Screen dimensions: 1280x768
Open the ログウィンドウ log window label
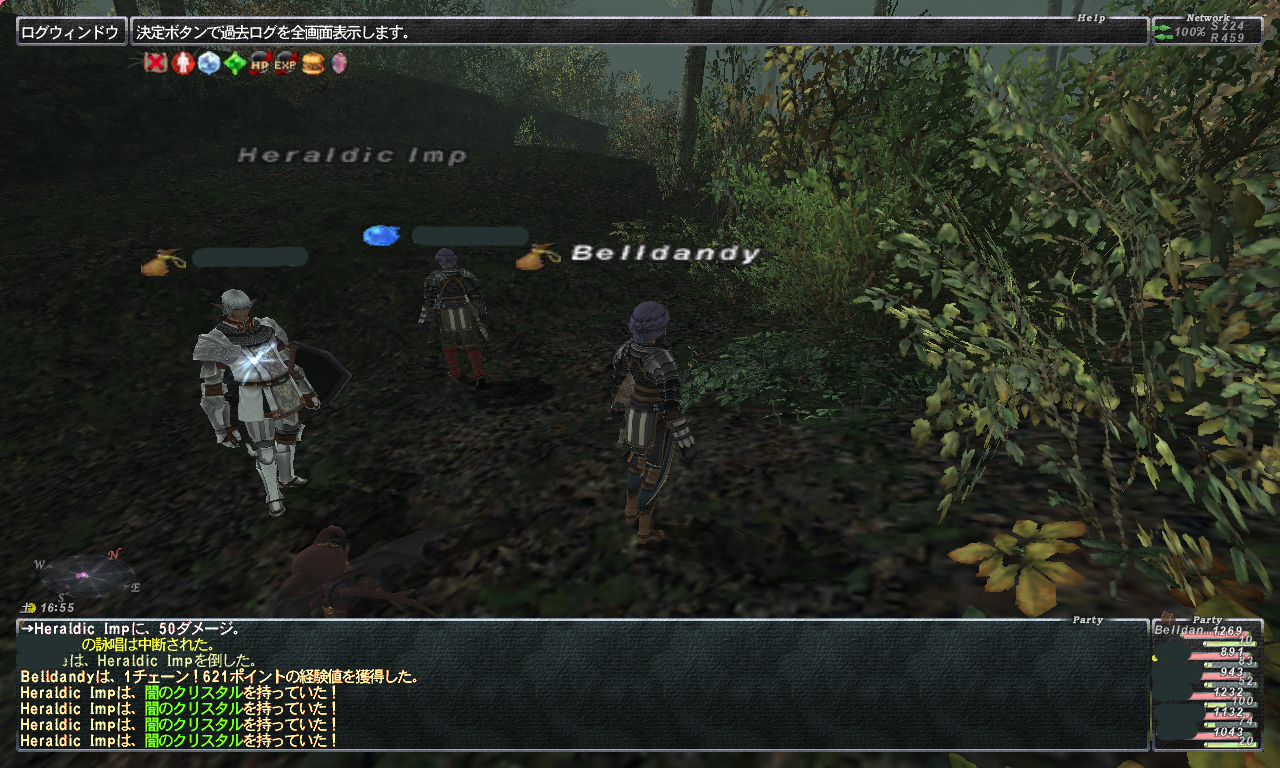point(72,32)
